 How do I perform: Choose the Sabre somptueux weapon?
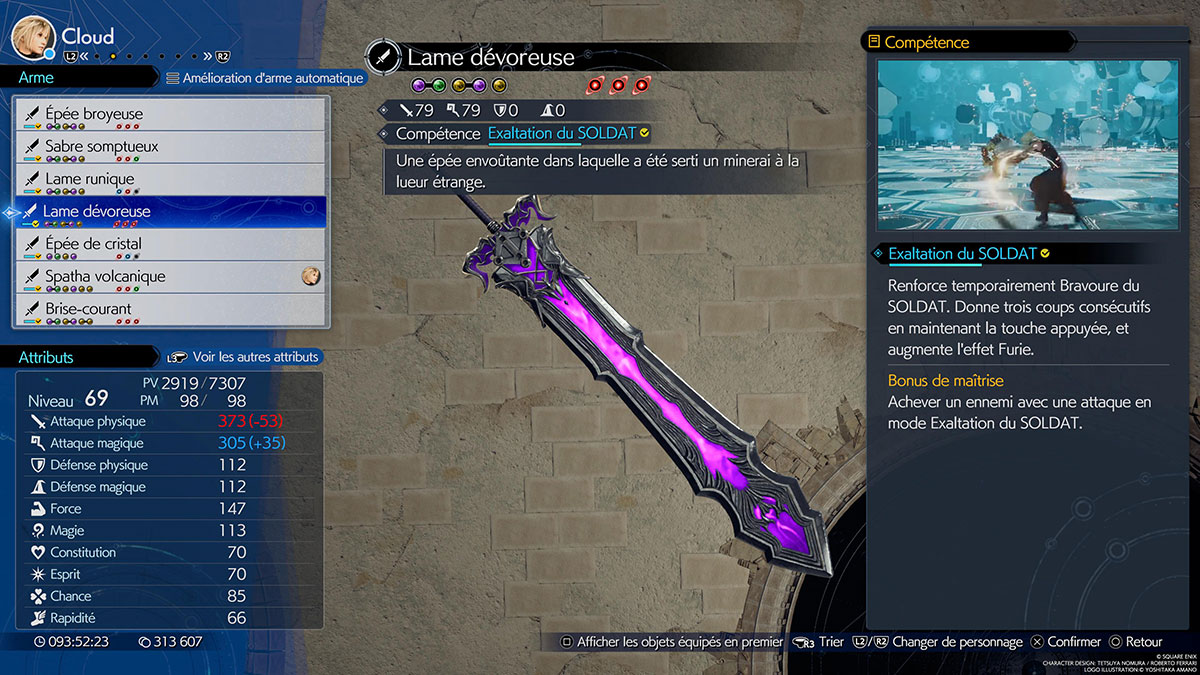tap(170, 147)
